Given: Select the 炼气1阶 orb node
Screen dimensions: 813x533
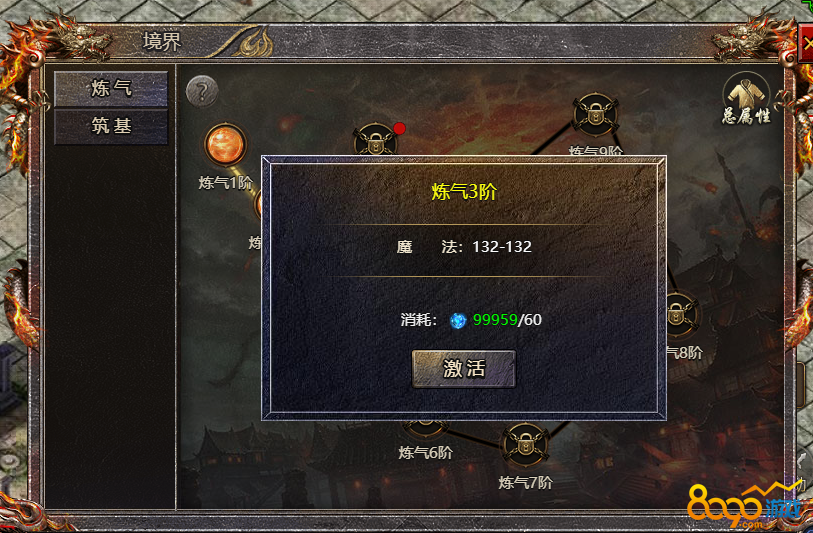Looking at the screenshot, I should pos(224,146).
